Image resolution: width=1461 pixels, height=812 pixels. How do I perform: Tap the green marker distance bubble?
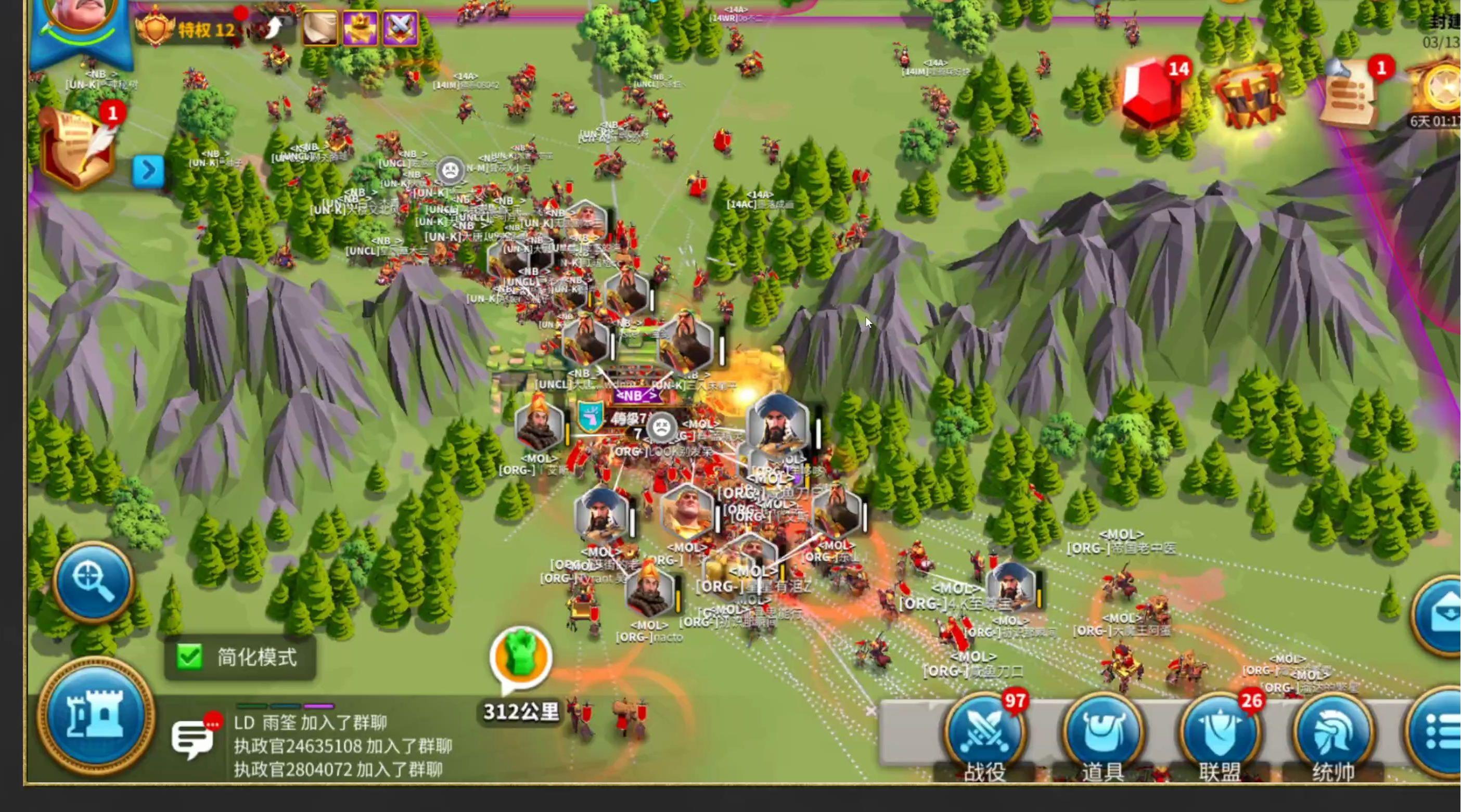pos(521,658)
